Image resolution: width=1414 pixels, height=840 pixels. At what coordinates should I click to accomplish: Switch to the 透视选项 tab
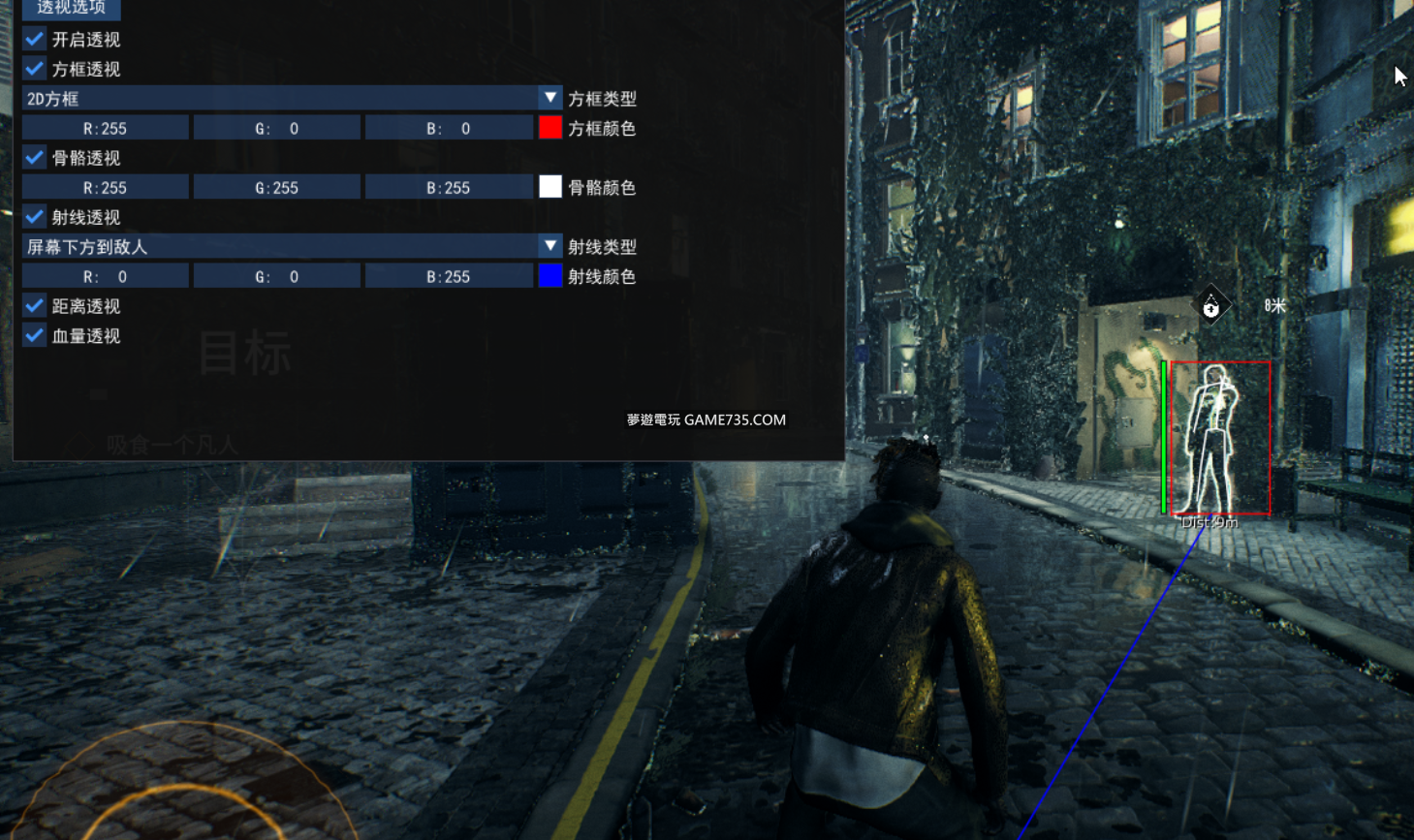(x=71, y=8)
